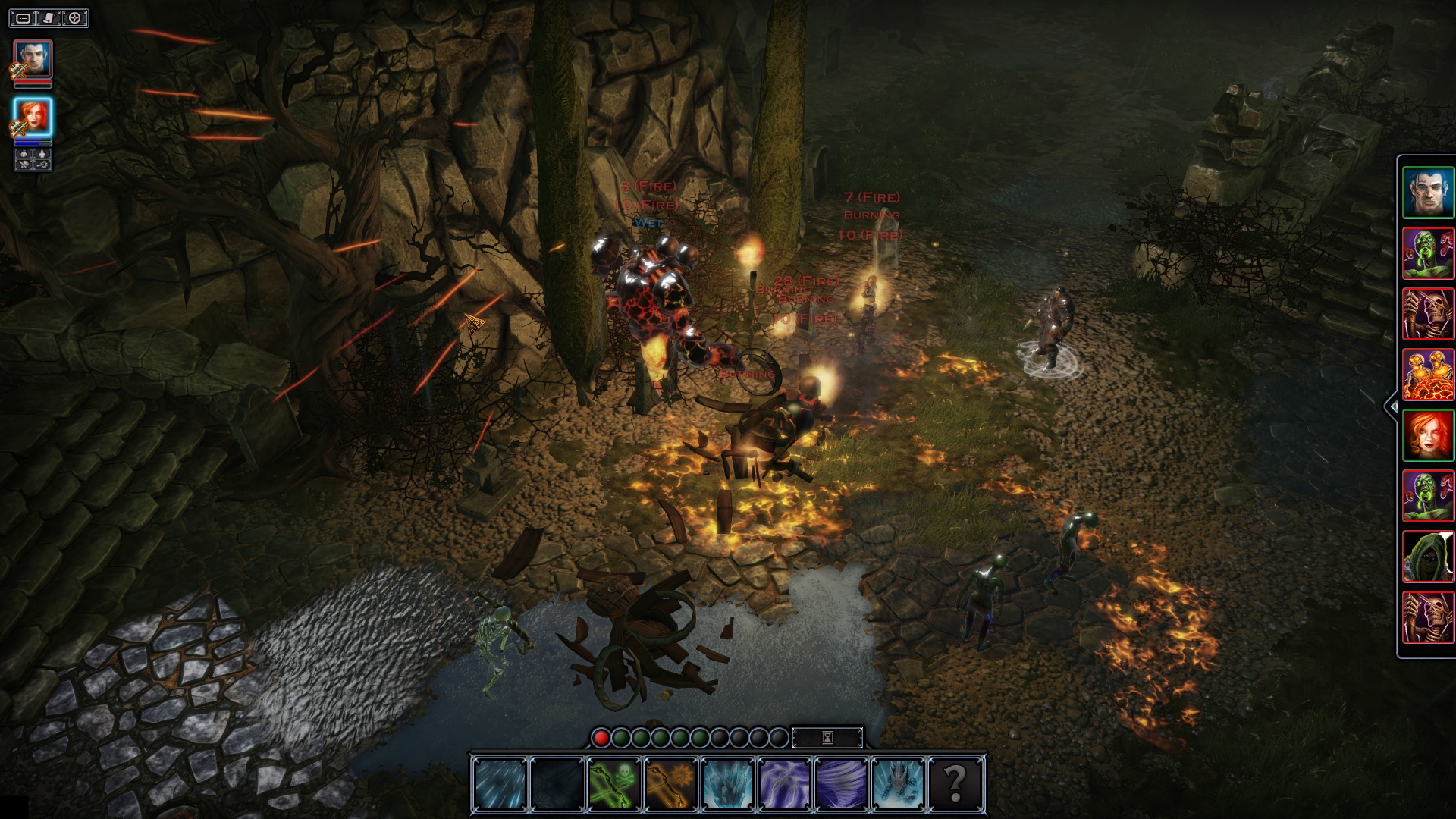
Task: Cast the purple lightning spell
Action: click(785, 783)
